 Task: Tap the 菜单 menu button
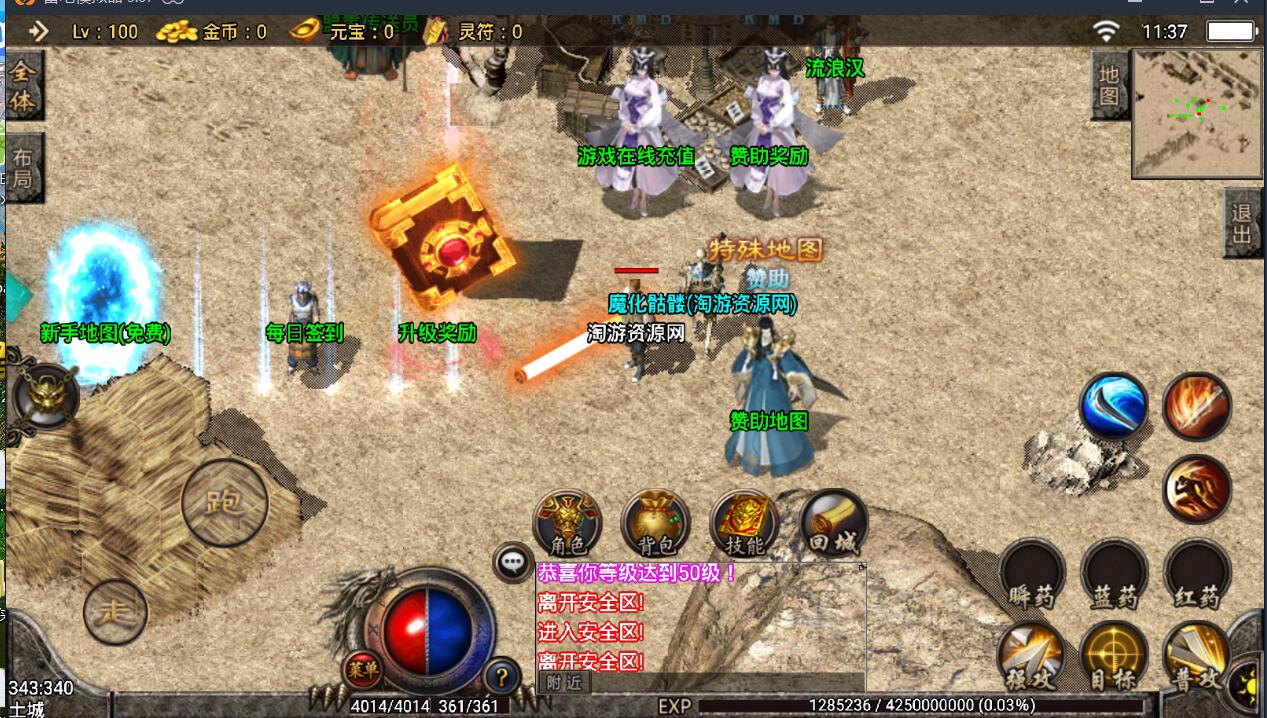(x=361, y=668)
